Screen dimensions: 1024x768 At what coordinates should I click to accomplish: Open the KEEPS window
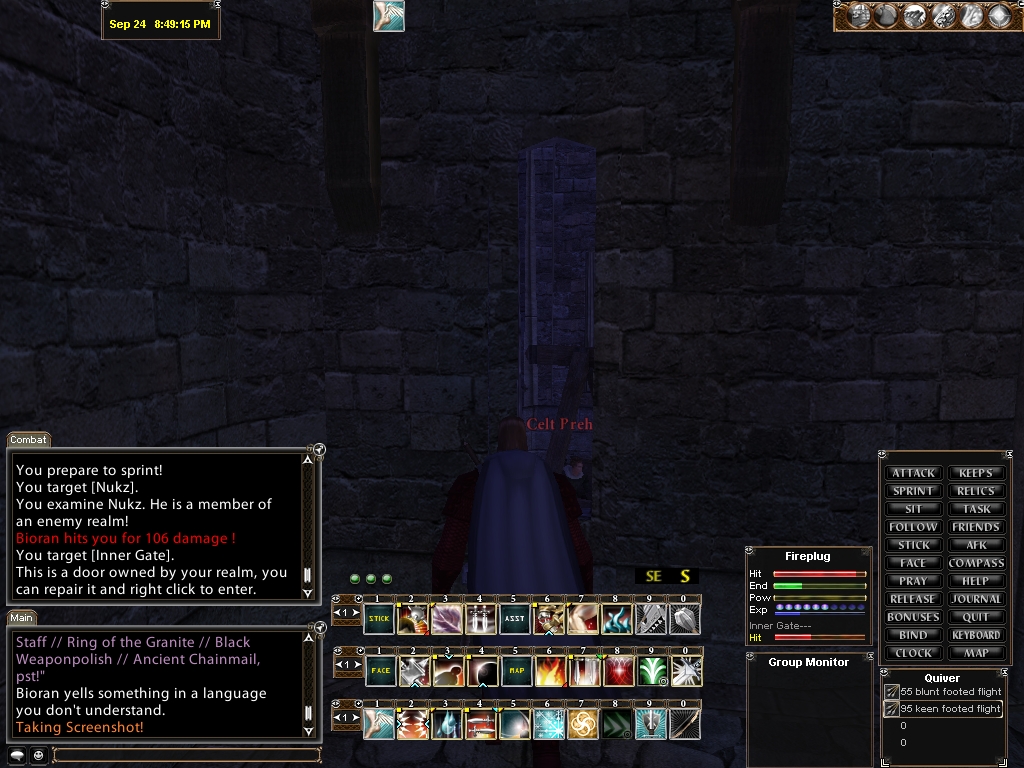(976, 473)
